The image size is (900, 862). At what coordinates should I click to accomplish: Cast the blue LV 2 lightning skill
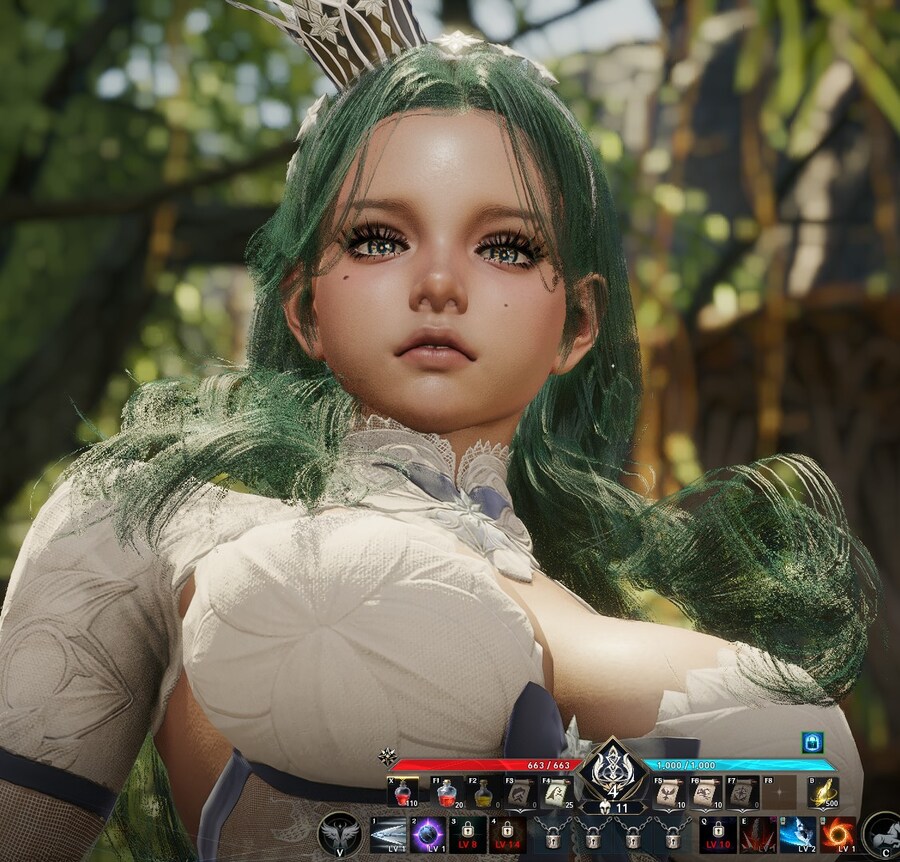797,835
